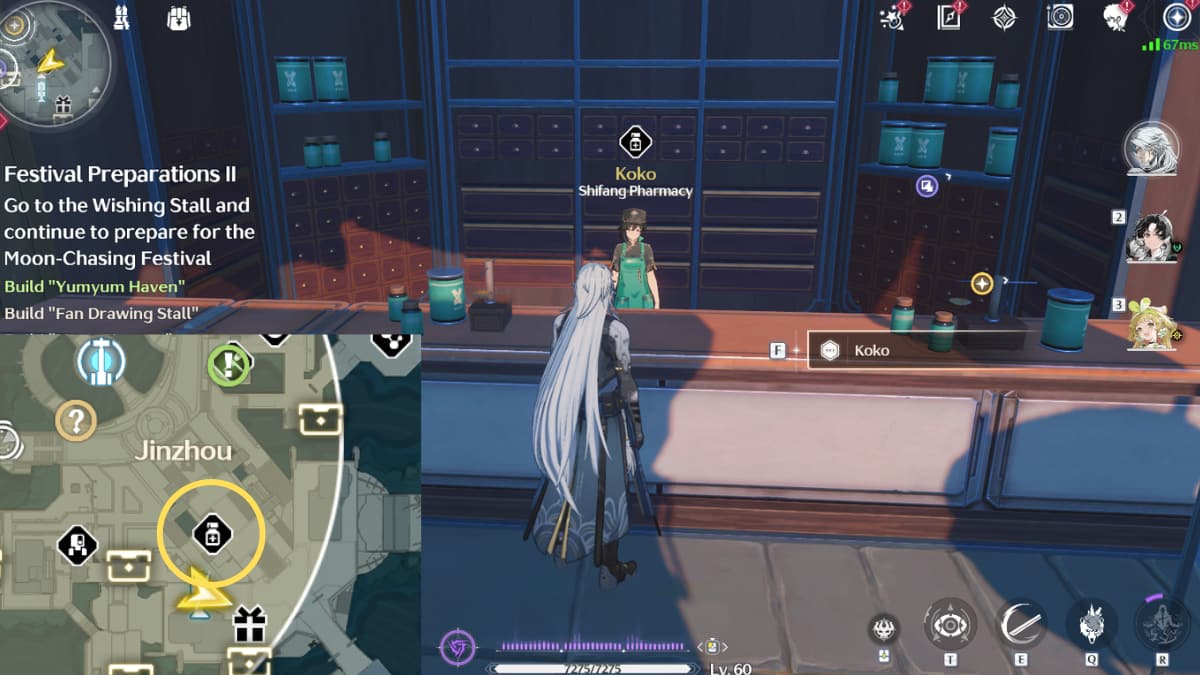
Task: Open the backpack inventory icon
Action: point(178,18)
